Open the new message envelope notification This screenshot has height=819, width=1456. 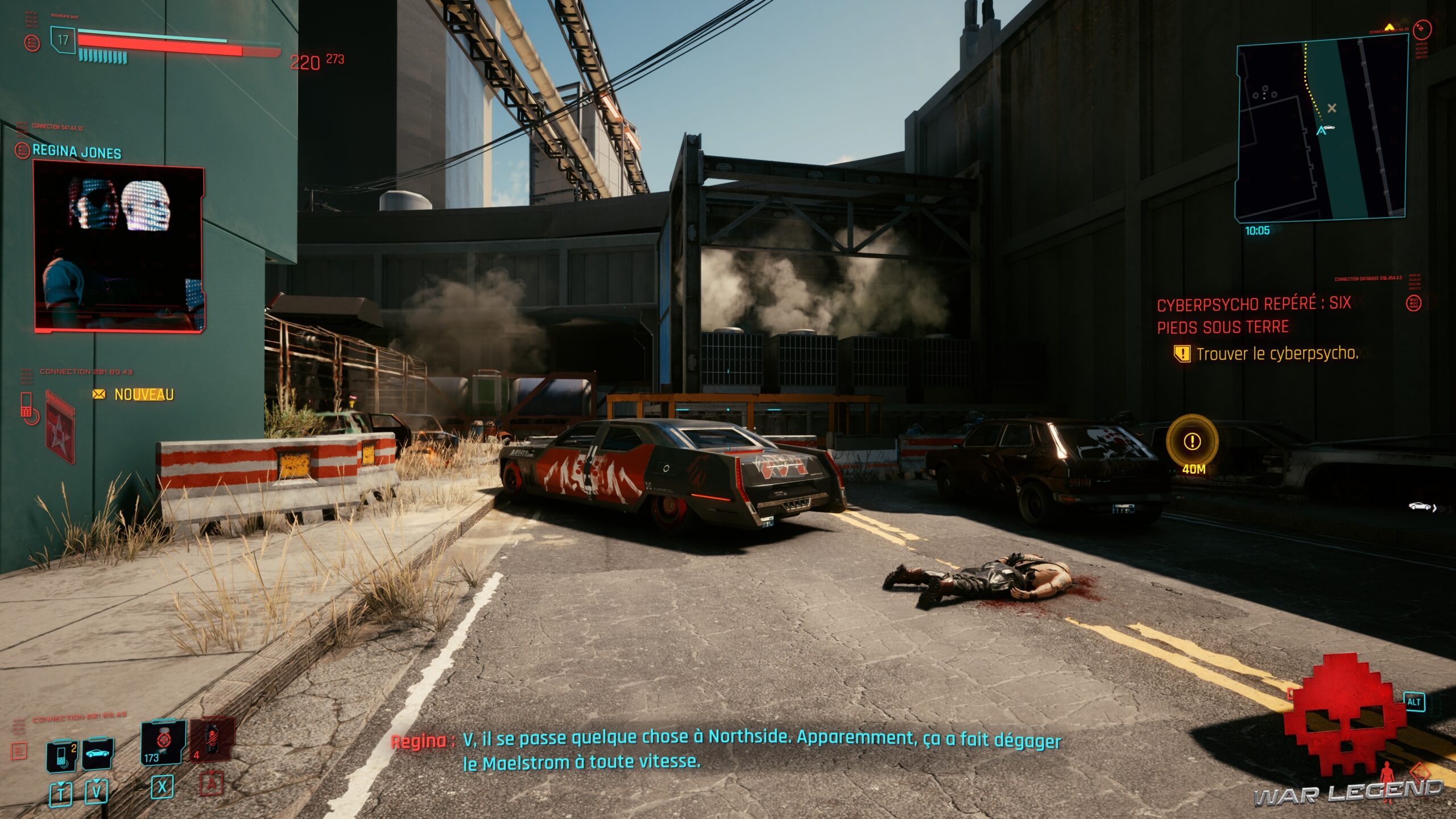(x=99, y=394)
